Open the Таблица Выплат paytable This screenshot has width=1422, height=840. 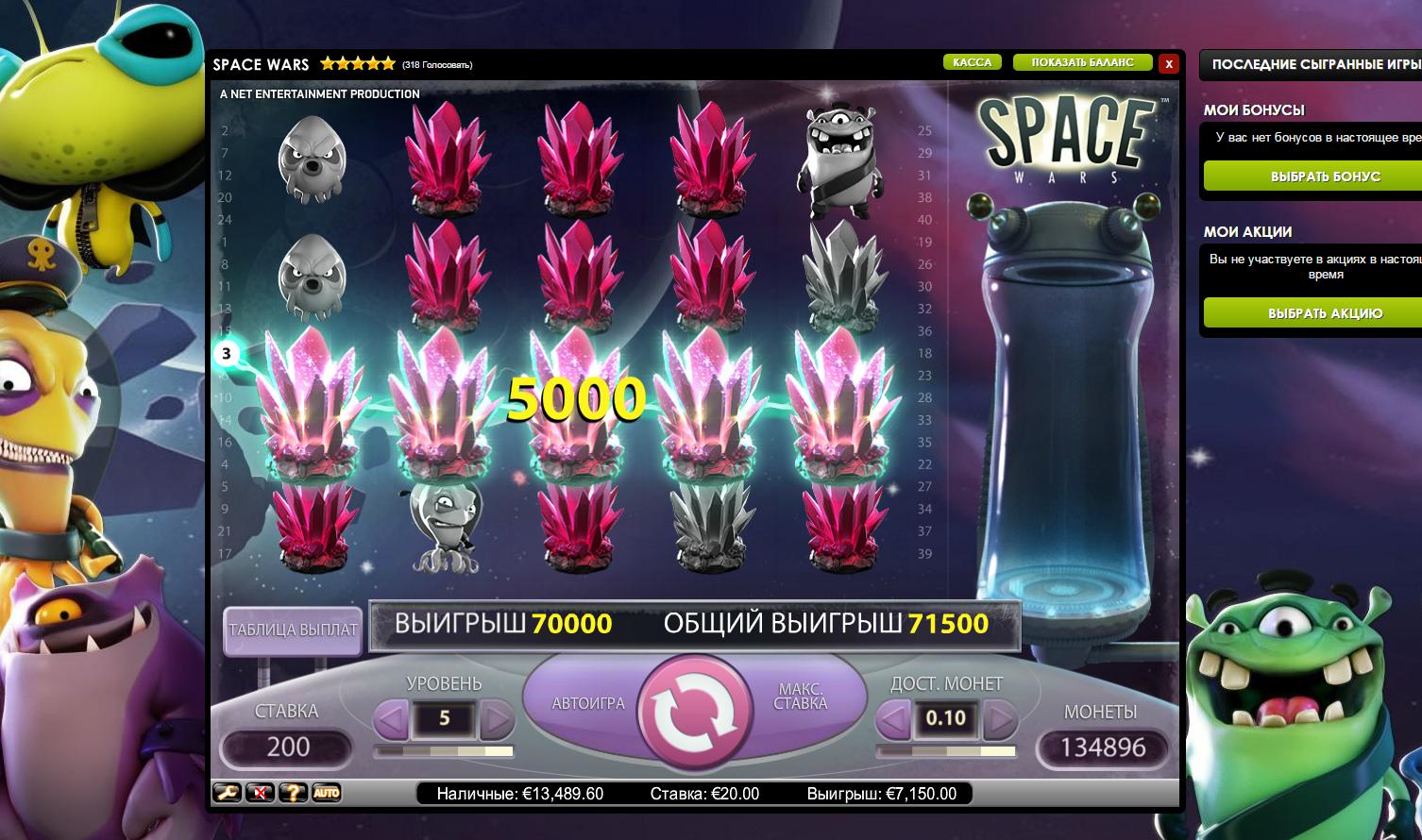pos(293,630)
